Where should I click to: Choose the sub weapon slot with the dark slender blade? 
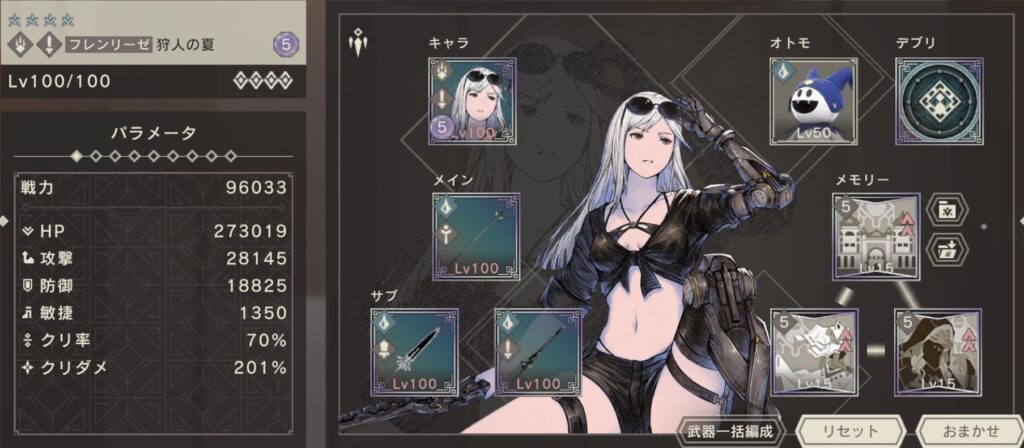(538, 351)
